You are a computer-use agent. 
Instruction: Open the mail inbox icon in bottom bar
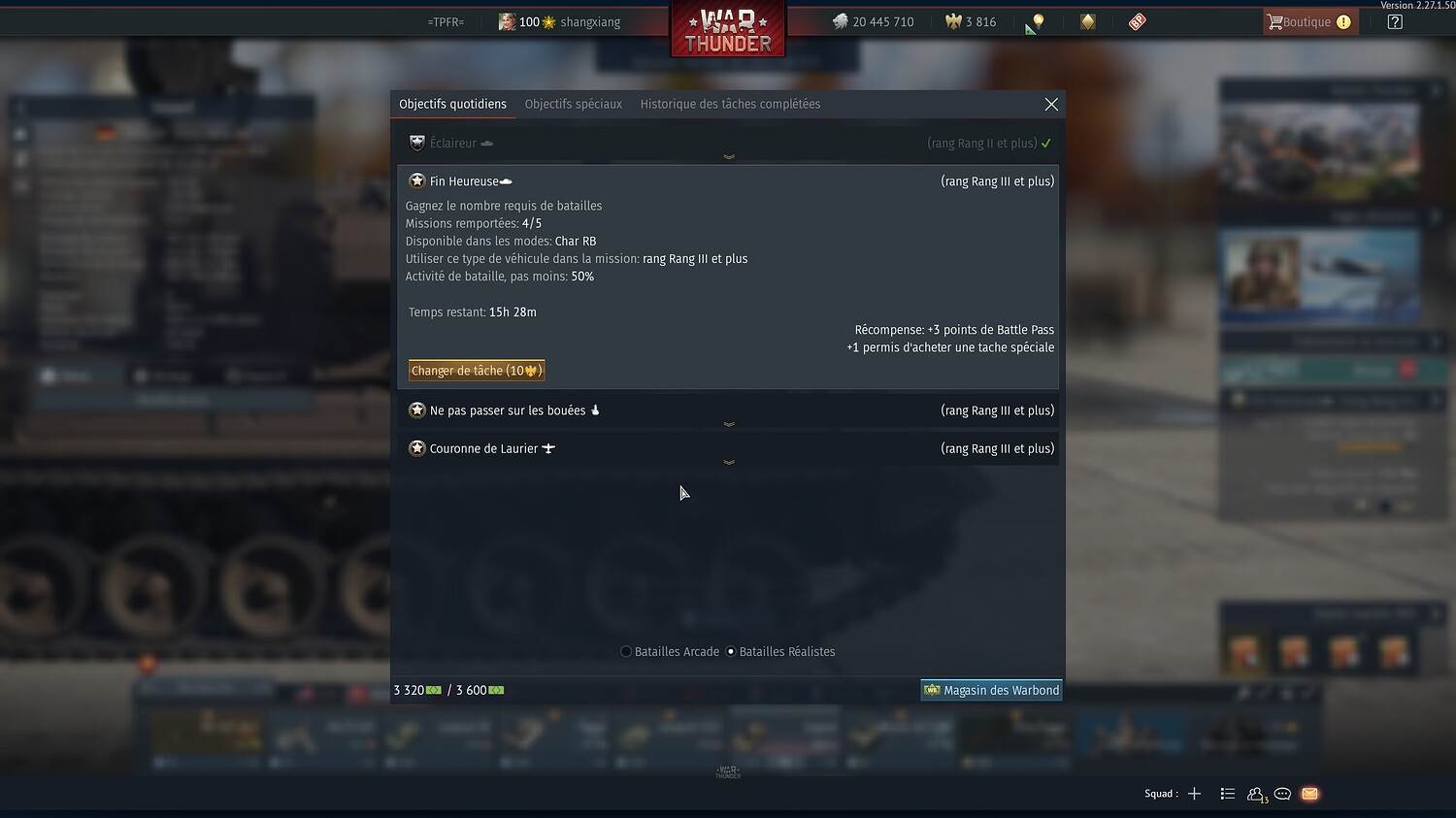pyautogui.click(x=1309, y=794)
